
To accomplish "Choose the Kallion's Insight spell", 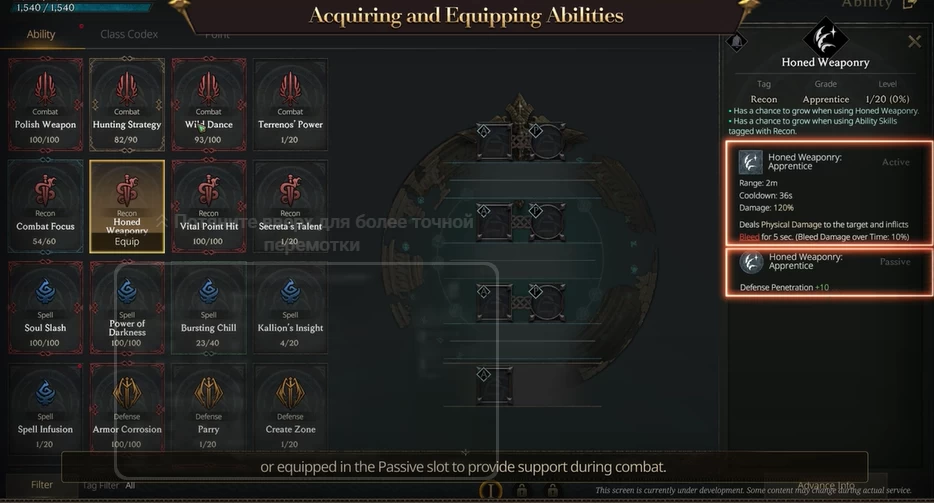I will pos(291,302).
